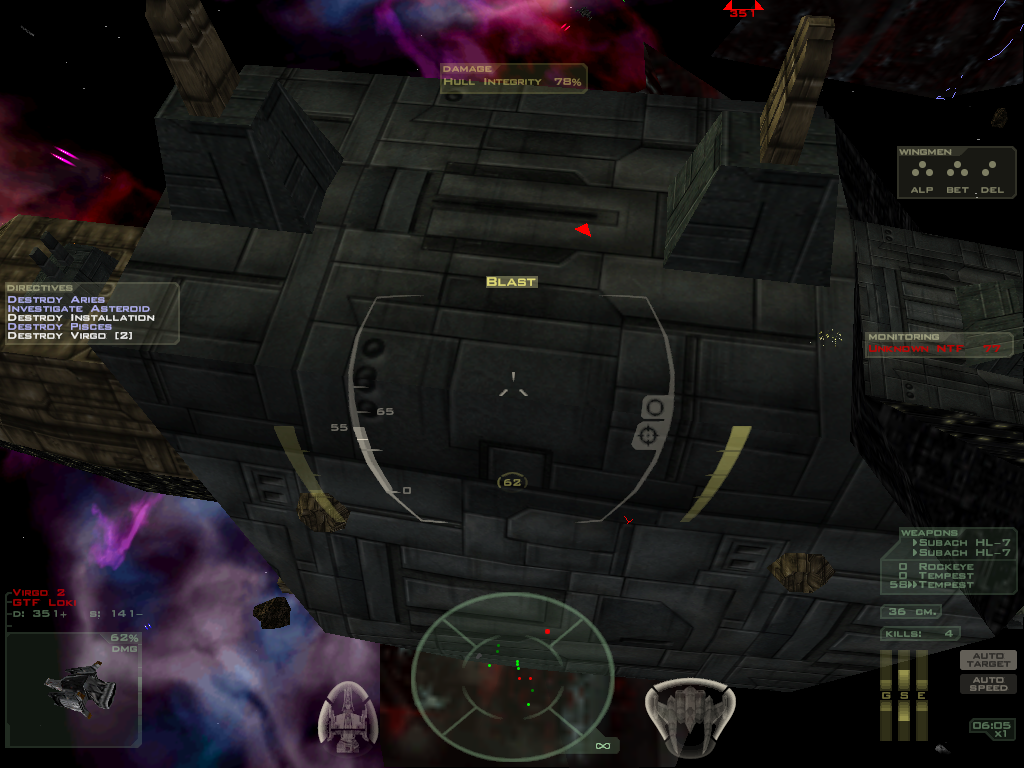
Task: Toggle the Auto Target button
Action: (988, 660)
